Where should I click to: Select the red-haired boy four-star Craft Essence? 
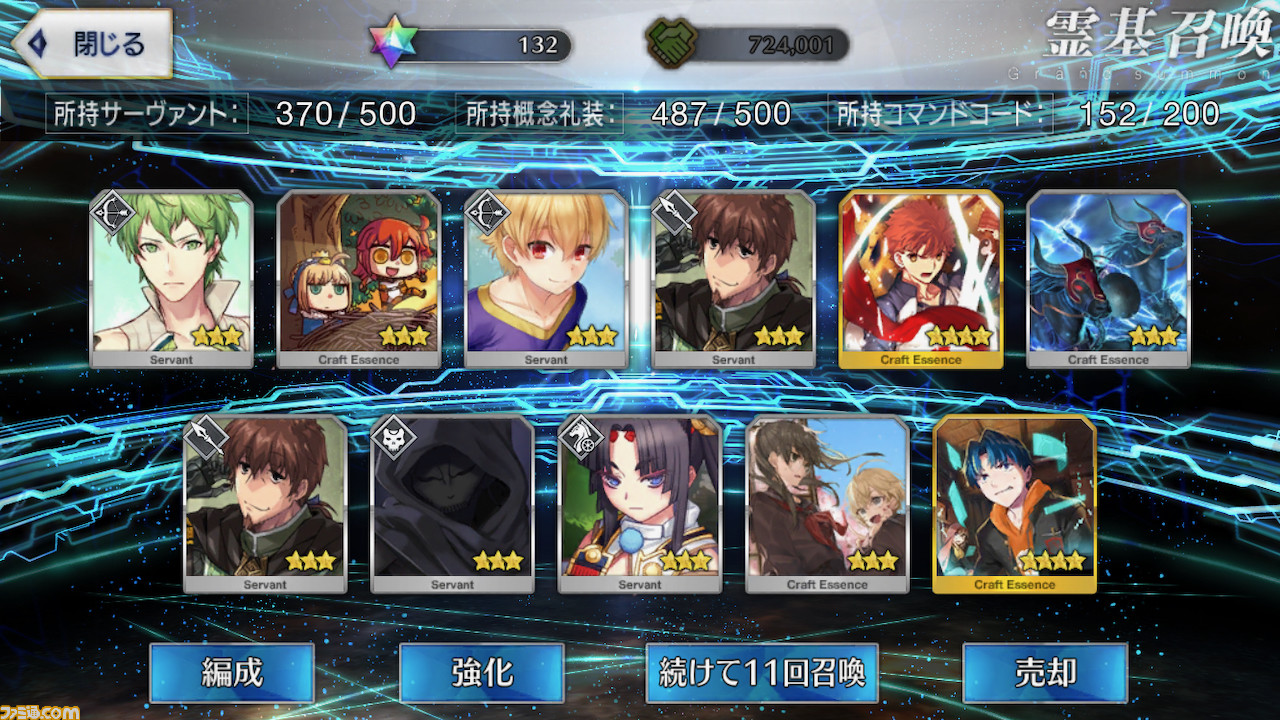[x=921, y=278]
